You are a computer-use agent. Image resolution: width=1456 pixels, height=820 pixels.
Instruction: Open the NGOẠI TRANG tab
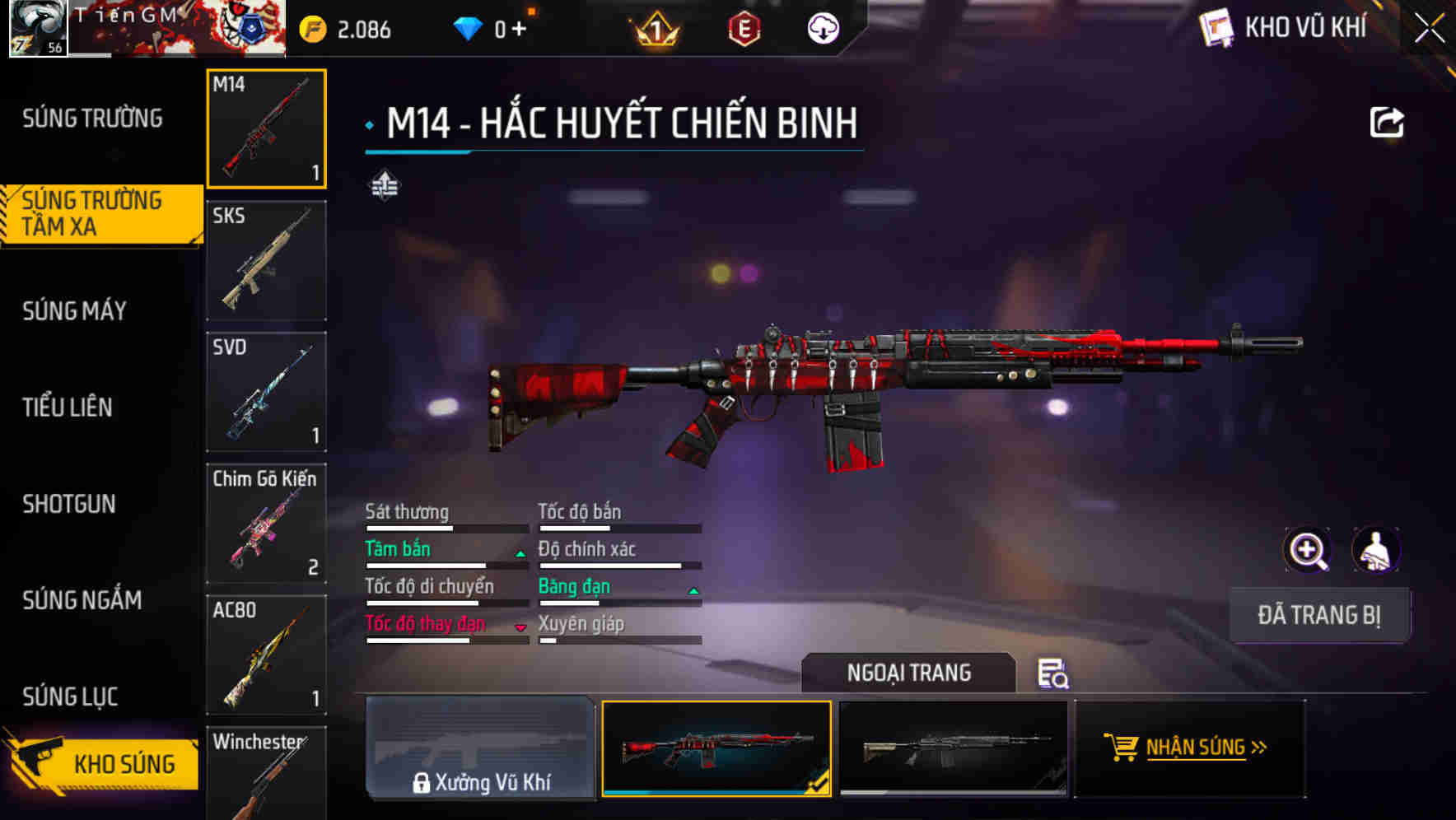(909, 673)
